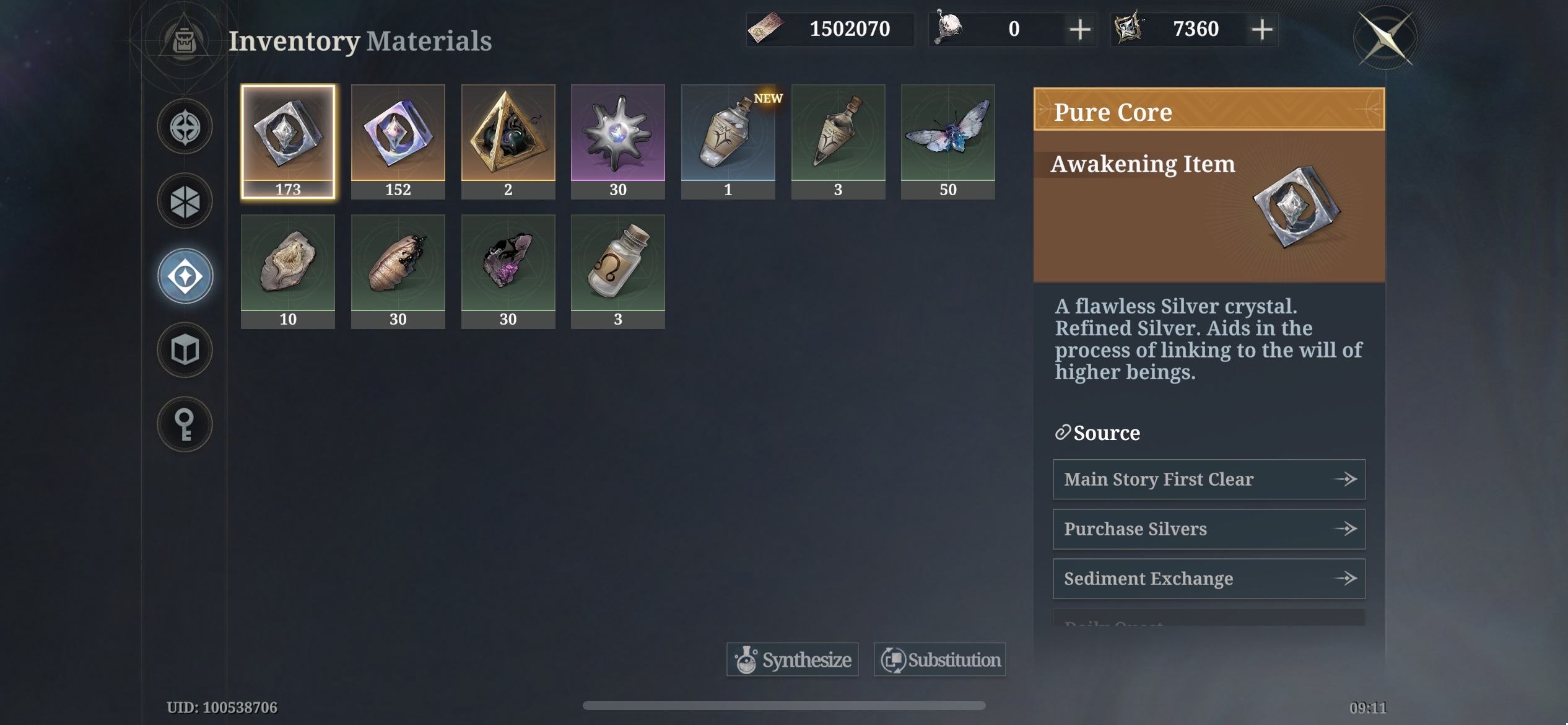Expand the Main Story First Clear source

coord(1208,478)
